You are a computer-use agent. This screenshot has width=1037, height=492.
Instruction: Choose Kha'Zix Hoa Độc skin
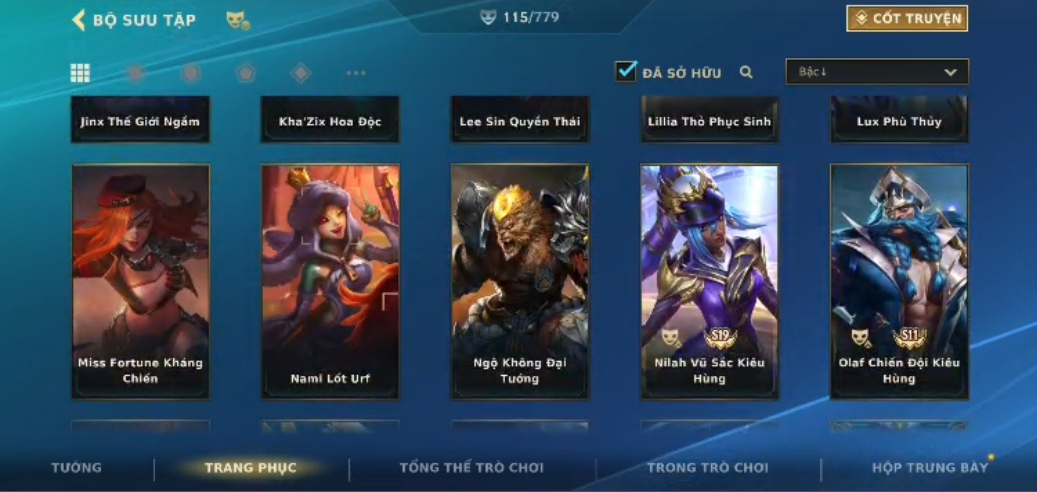[x=330, y=121]
